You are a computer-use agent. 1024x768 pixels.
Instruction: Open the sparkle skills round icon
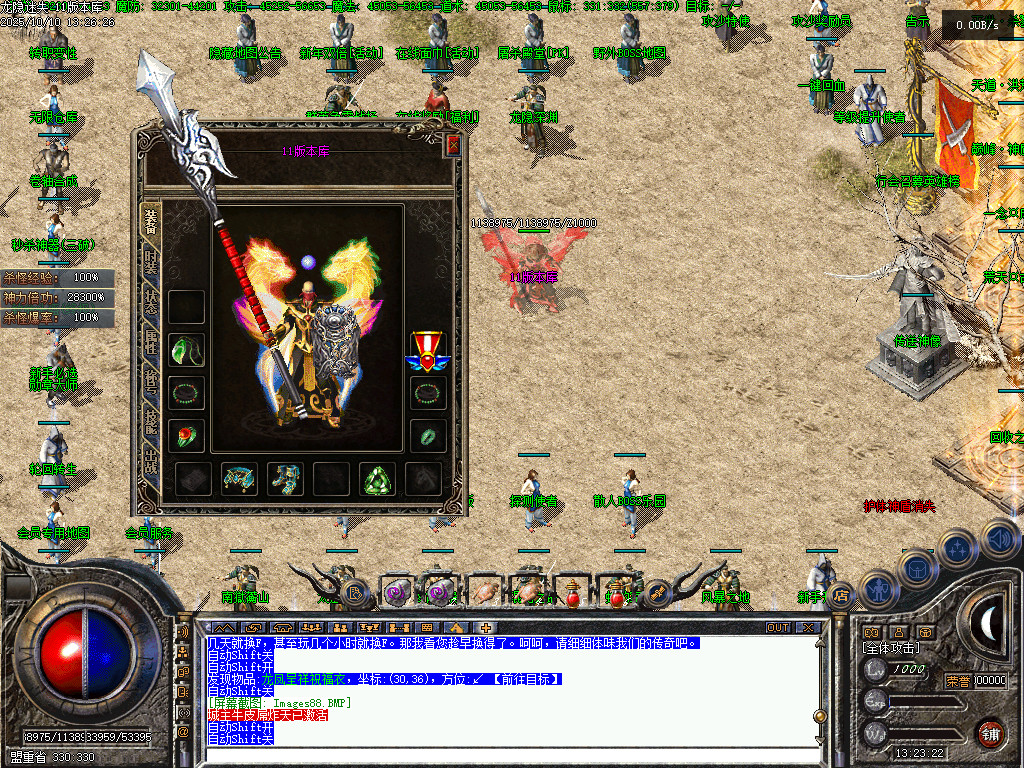[x=957, y=549]
